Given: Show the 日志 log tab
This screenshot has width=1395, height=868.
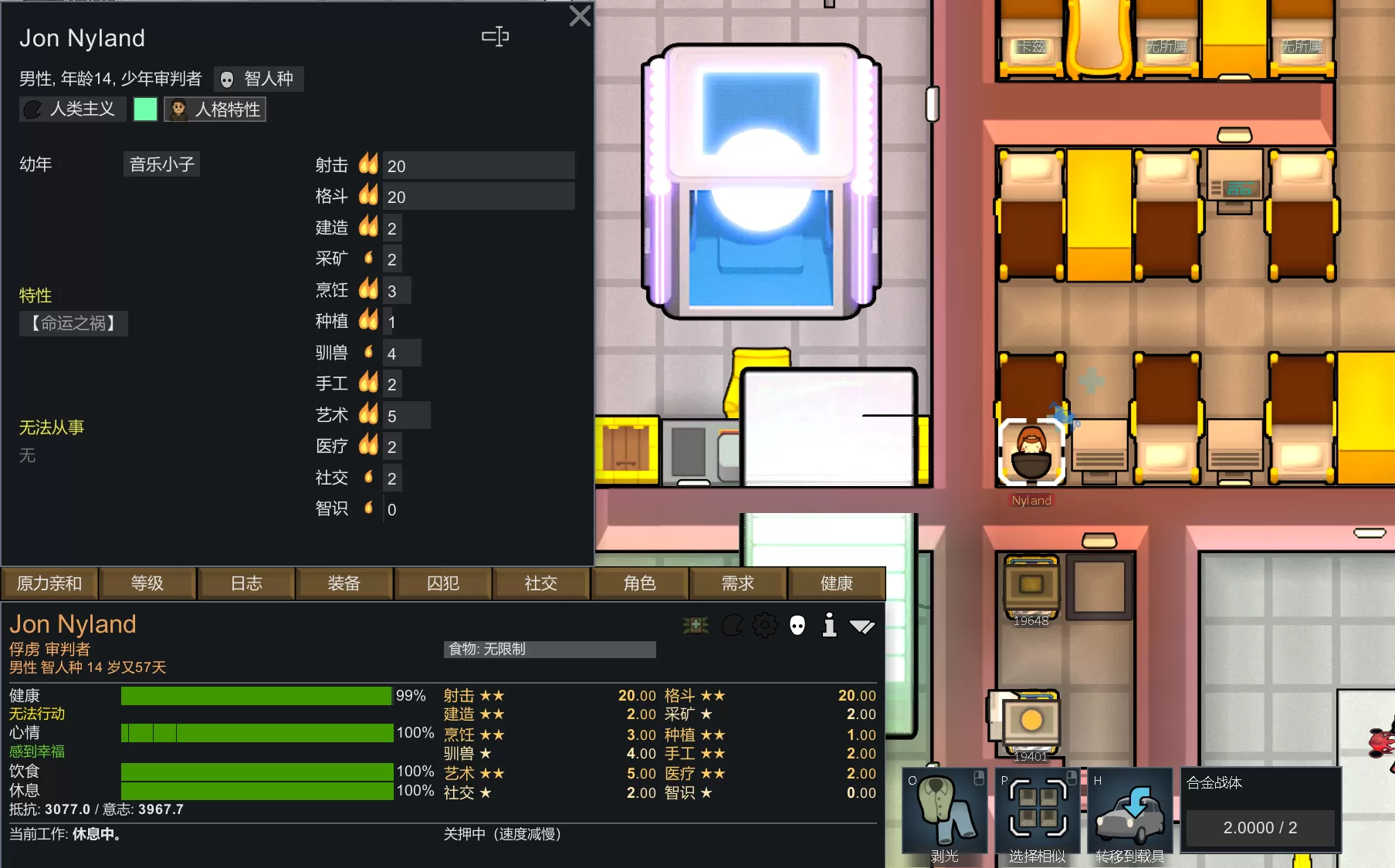Looking at the screenshot, I should [246, 583].
